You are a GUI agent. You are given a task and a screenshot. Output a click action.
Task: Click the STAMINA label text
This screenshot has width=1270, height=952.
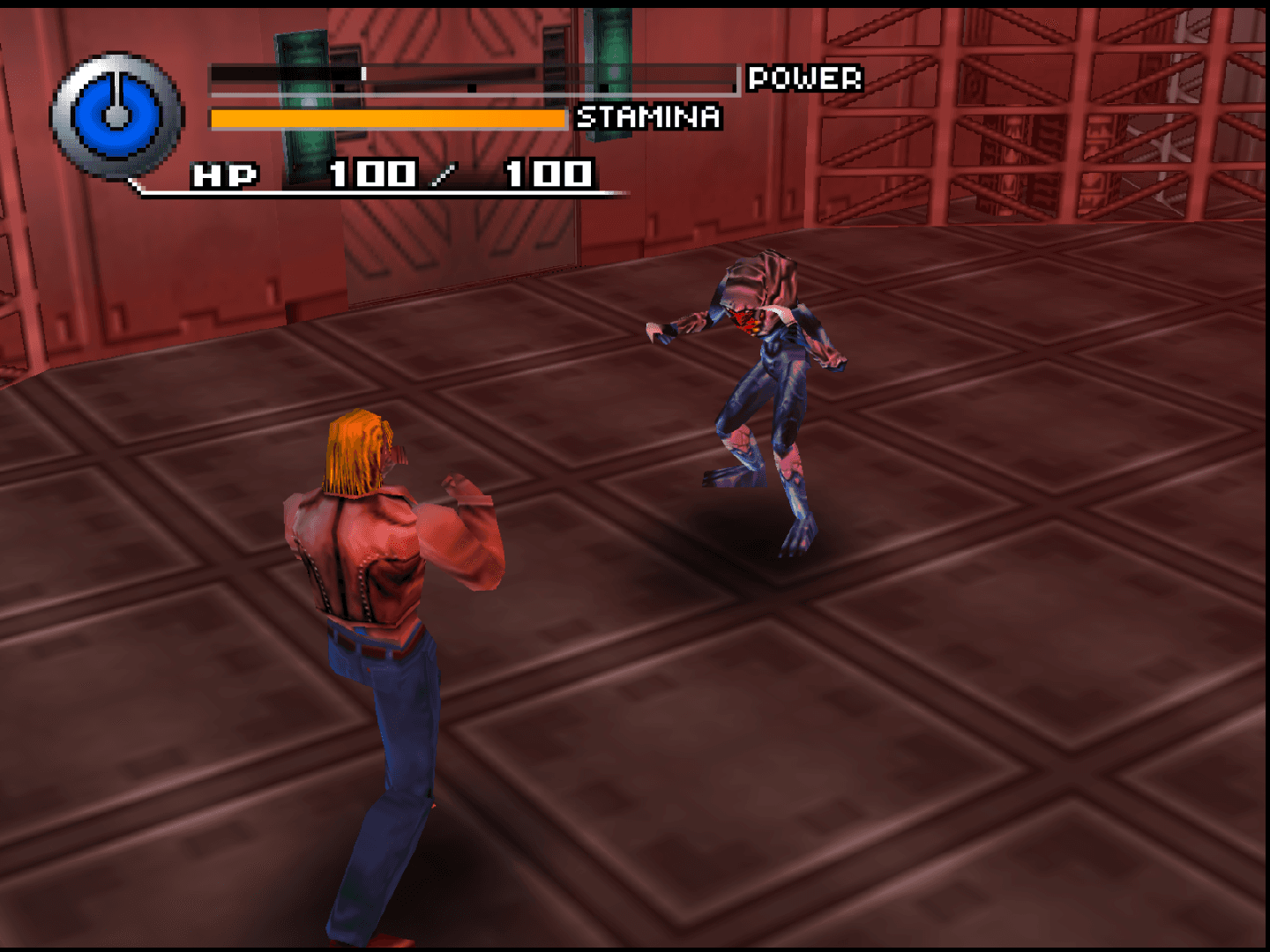click(646, 117)
